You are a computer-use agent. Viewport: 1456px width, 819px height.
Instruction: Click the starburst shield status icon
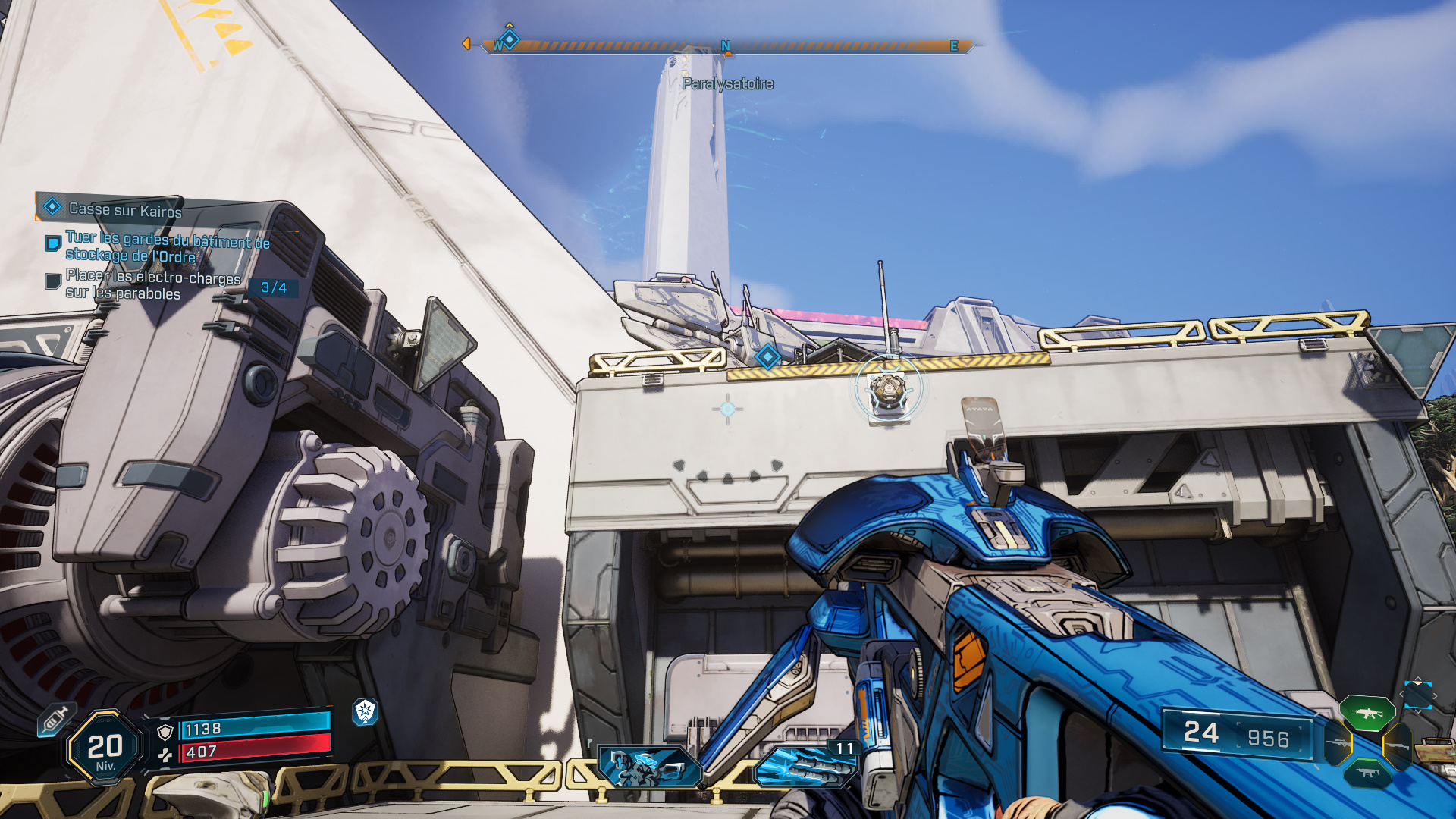[x=365, y=711]
